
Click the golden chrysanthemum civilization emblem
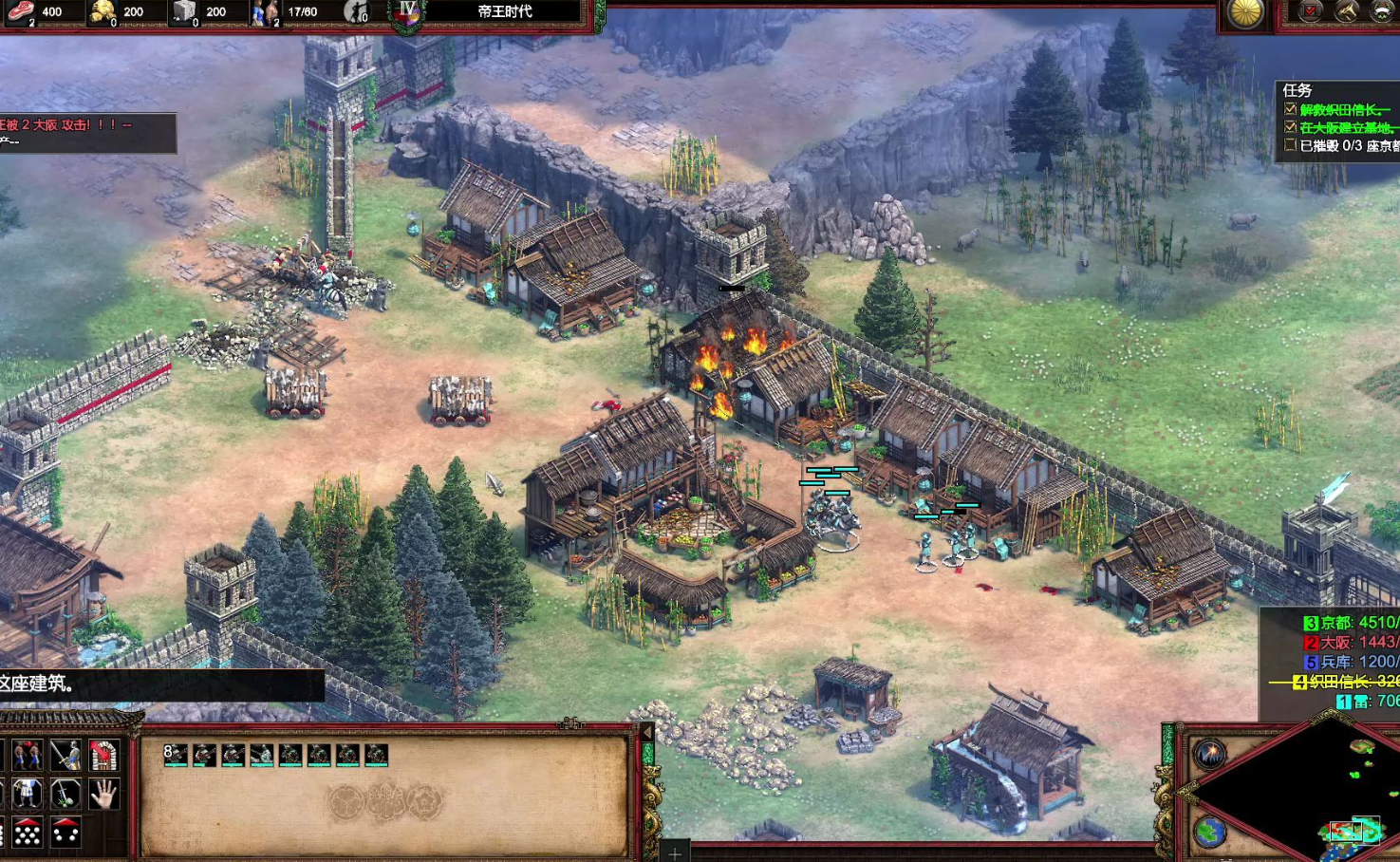[x=1245, y=12]
